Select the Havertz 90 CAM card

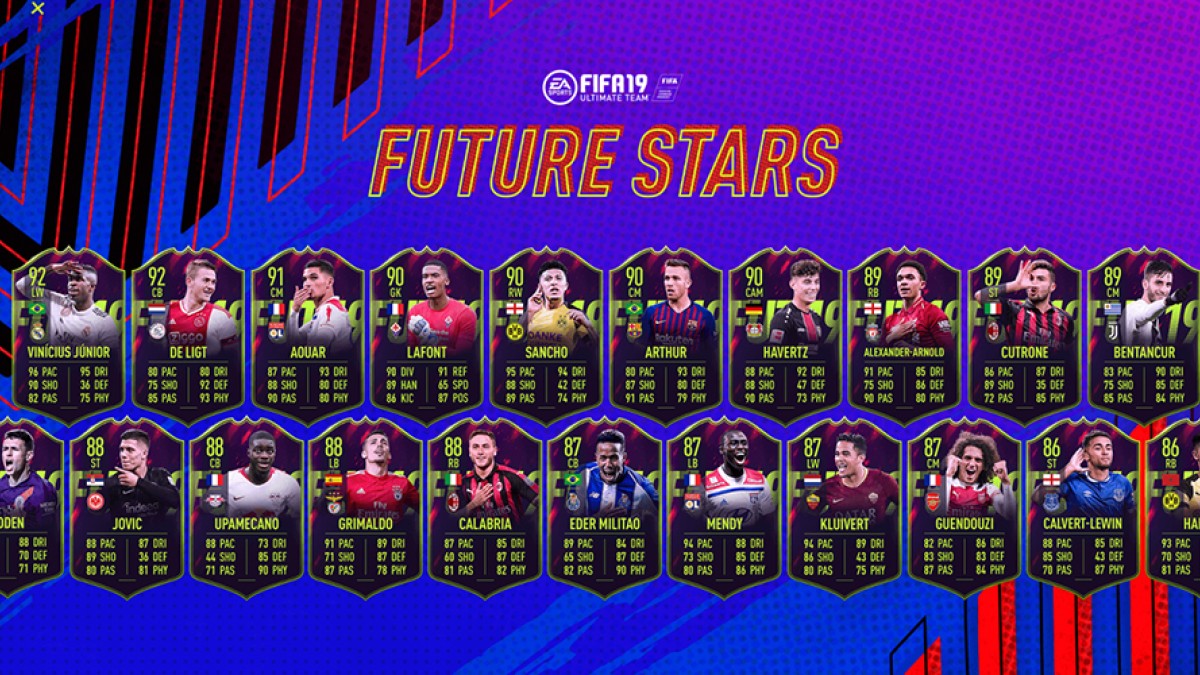point(785,335)
